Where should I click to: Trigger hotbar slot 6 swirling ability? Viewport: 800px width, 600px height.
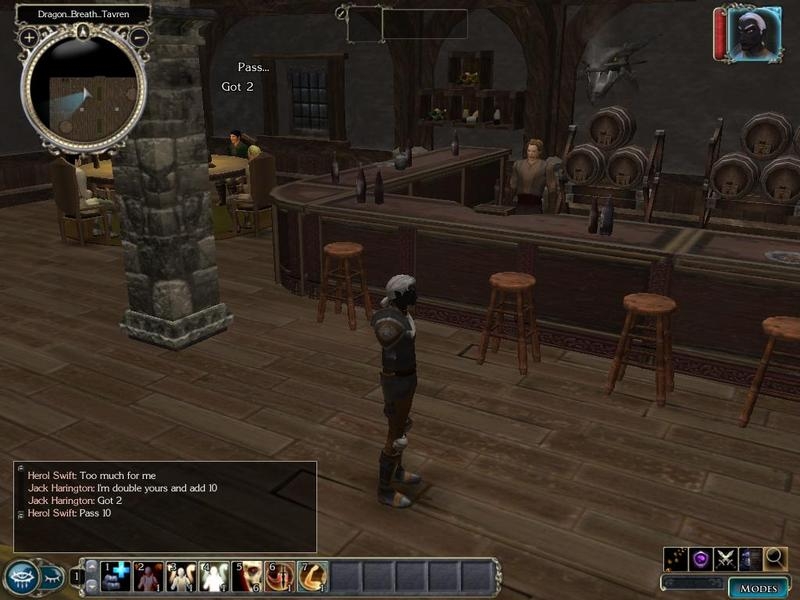click(x=280, y=576)
